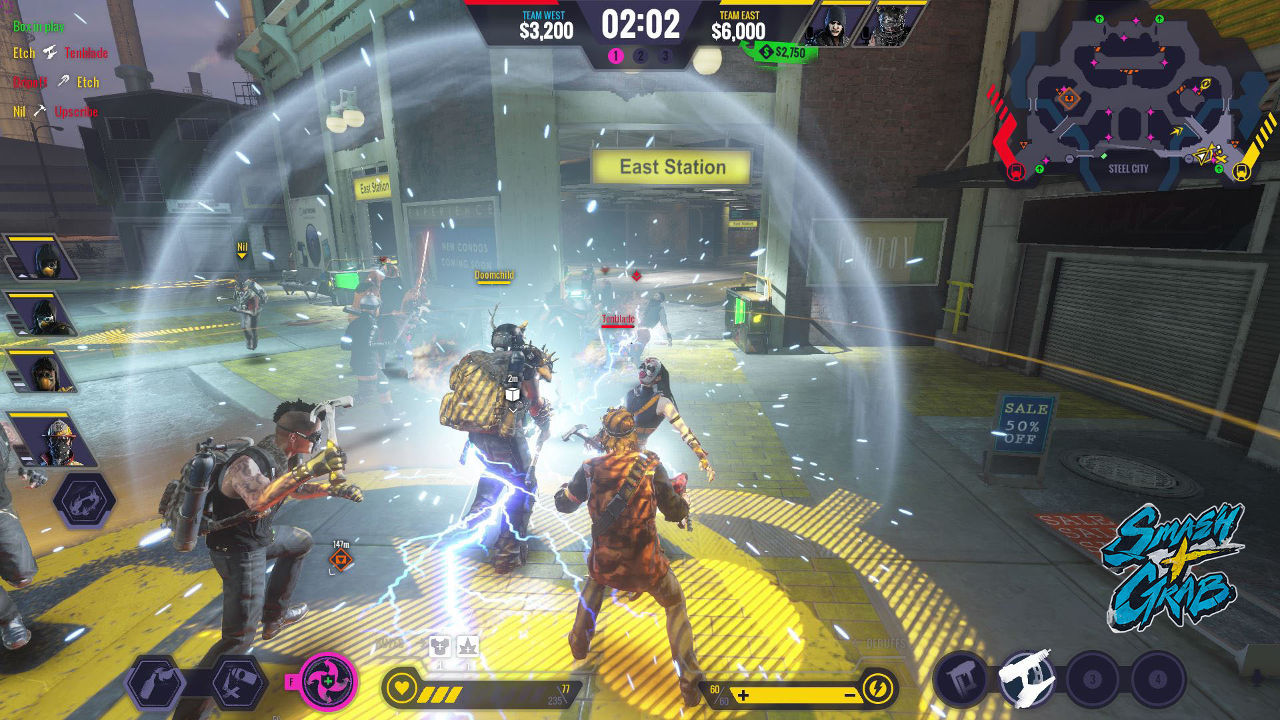Select the orange objective marker on minimap
1280x720 pixels.
tap(1067, 97)
